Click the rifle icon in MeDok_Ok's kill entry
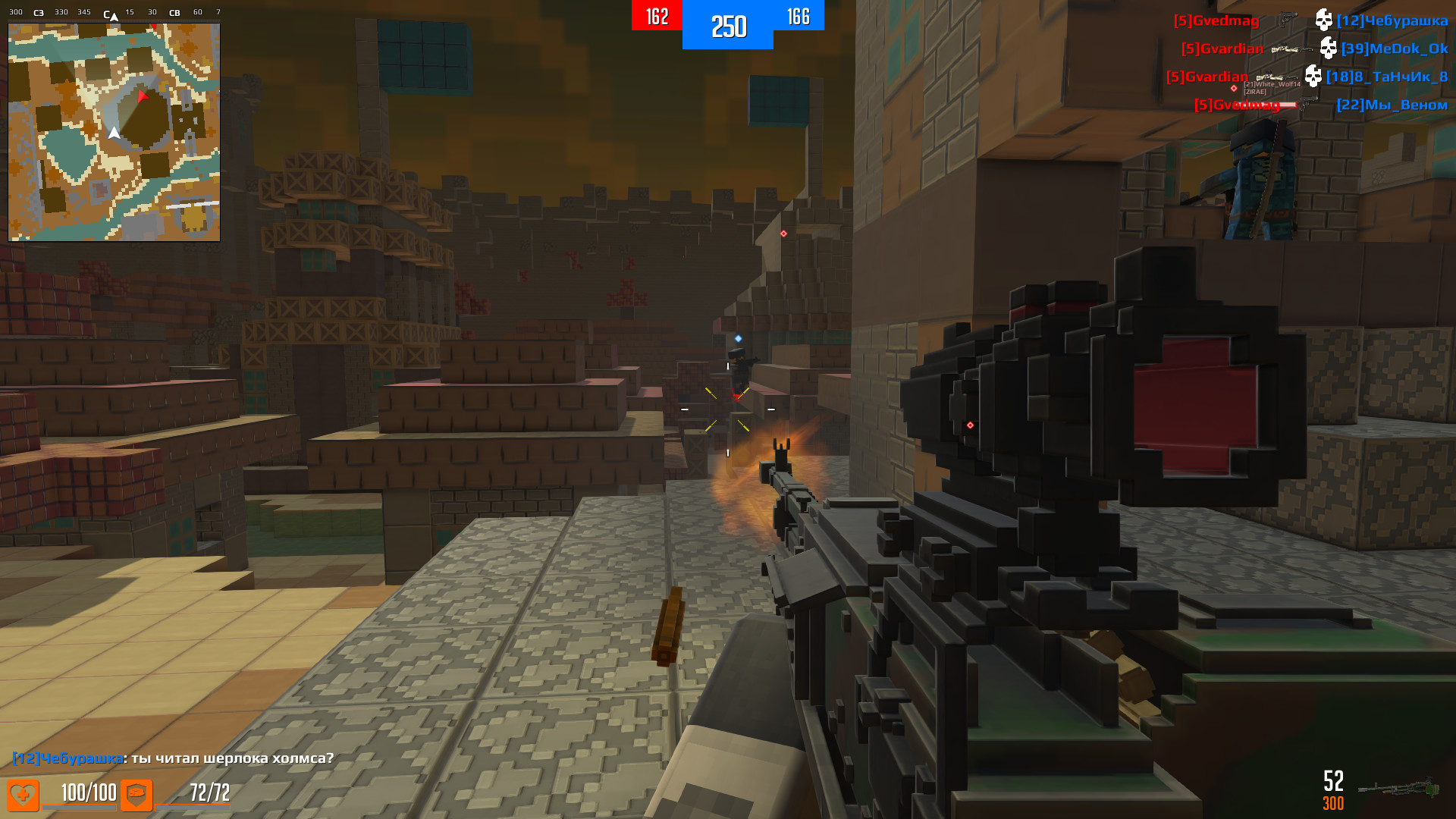The image size is (1456, 819). [x=1291, y=49]
